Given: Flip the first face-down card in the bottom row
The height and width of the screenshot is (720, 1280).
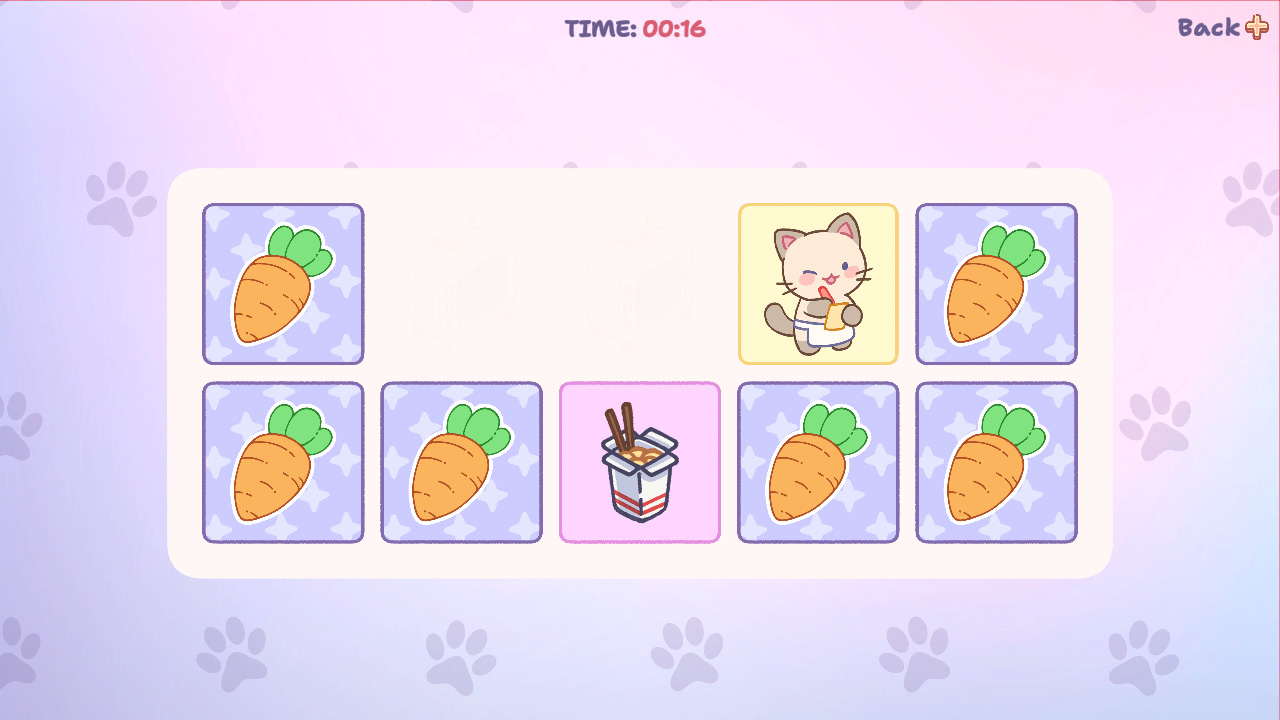Looking at the screenshot, I should click(283, 462).
